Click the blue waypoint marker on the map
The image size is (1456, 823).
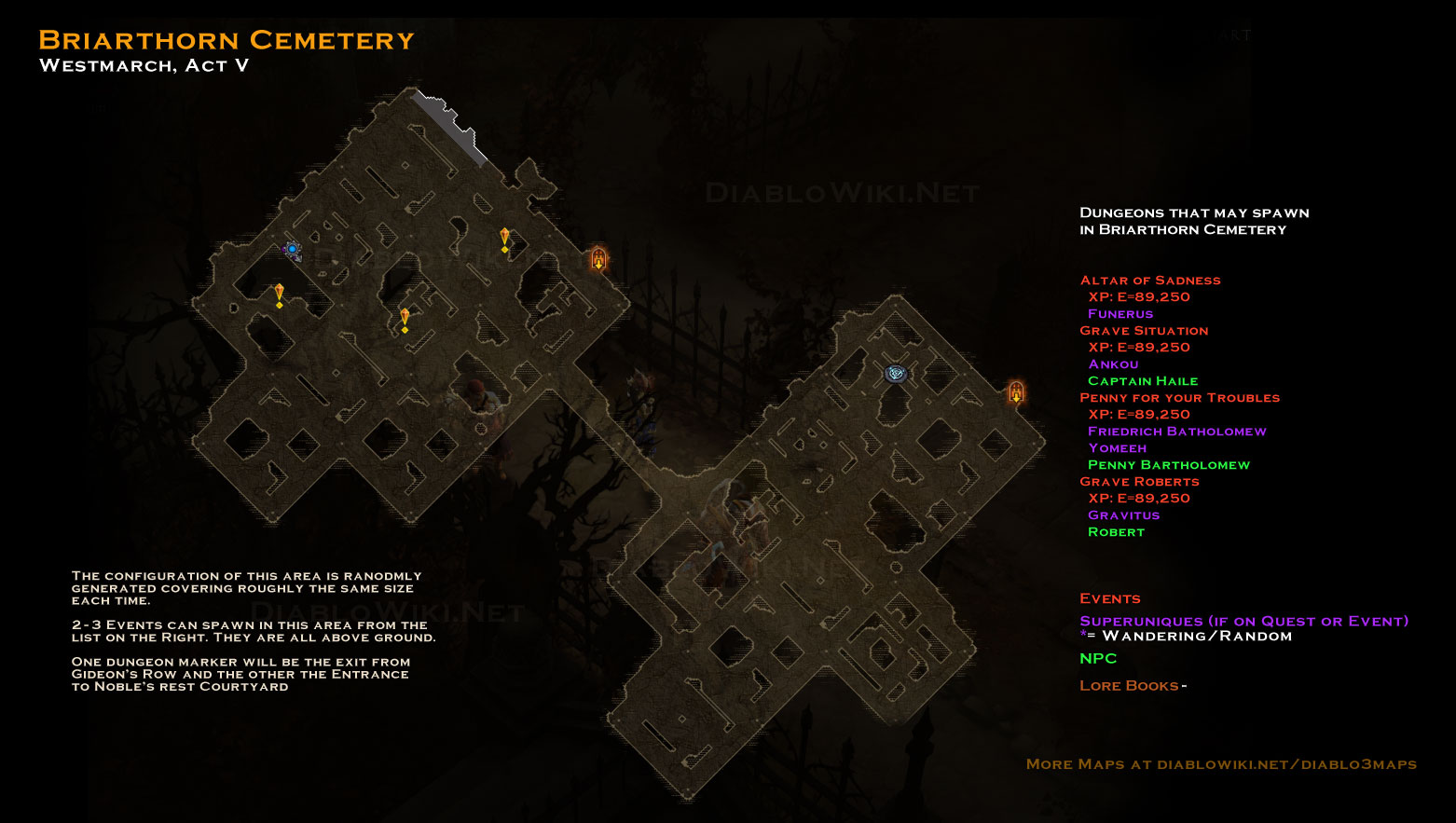(292, 249)
